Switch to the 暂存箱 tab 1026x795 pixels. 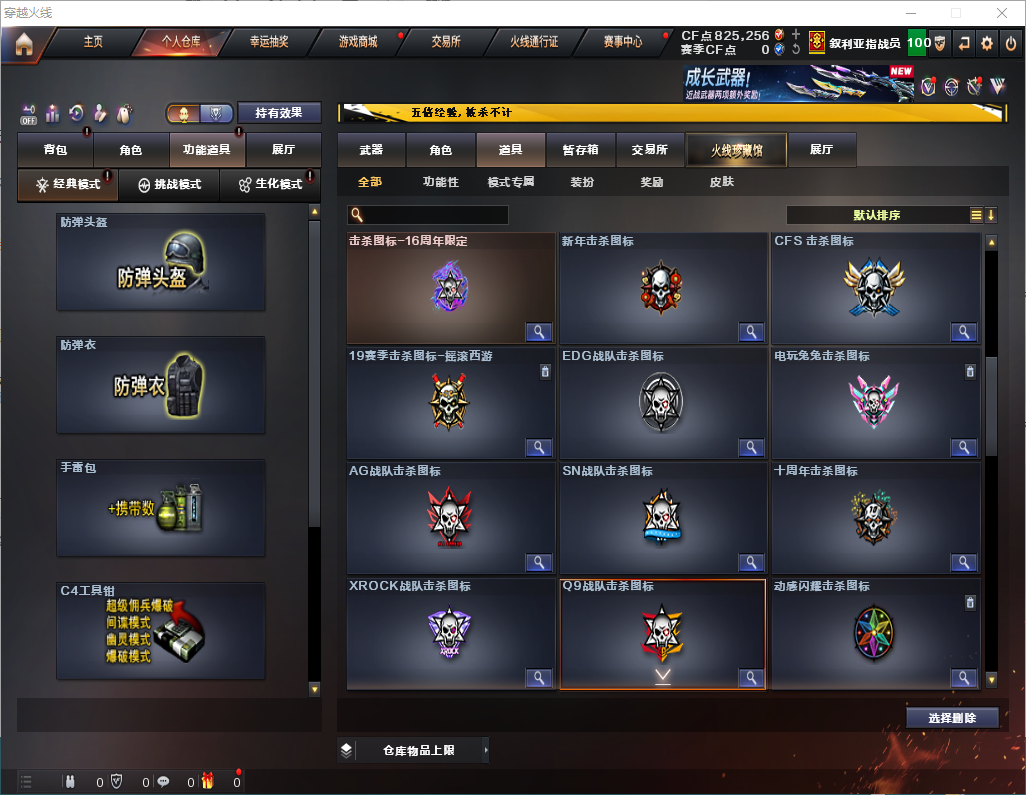click(x=580, y=150)
